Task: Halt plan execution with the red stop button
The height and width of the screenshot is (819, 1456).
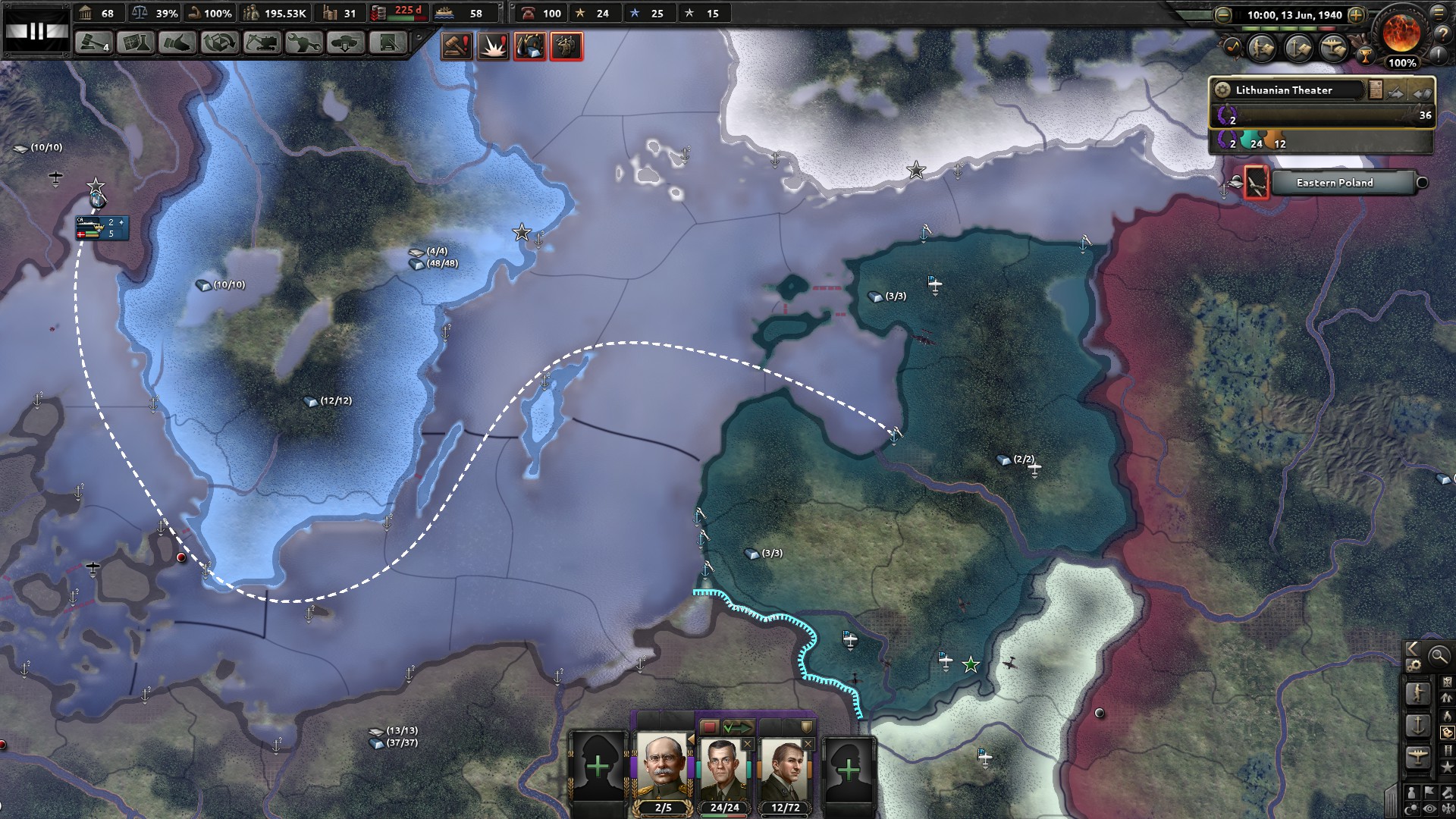Action: coord(710,725)
